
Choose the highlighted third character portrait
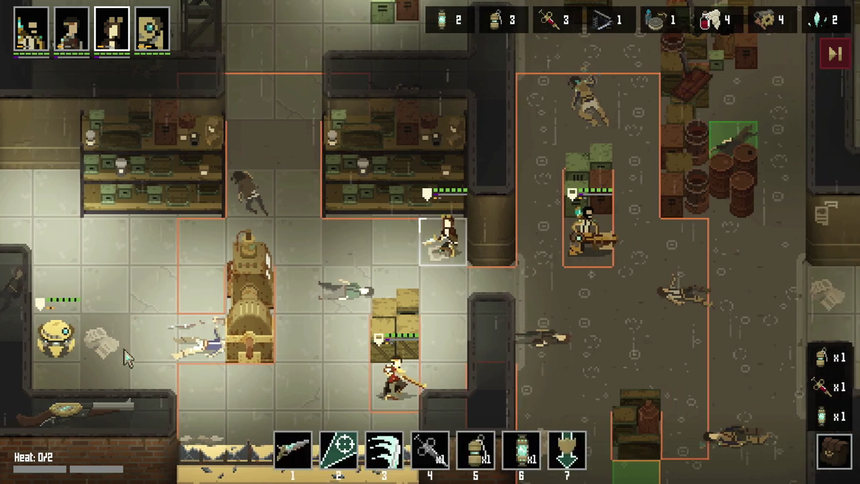click(111, 30)
